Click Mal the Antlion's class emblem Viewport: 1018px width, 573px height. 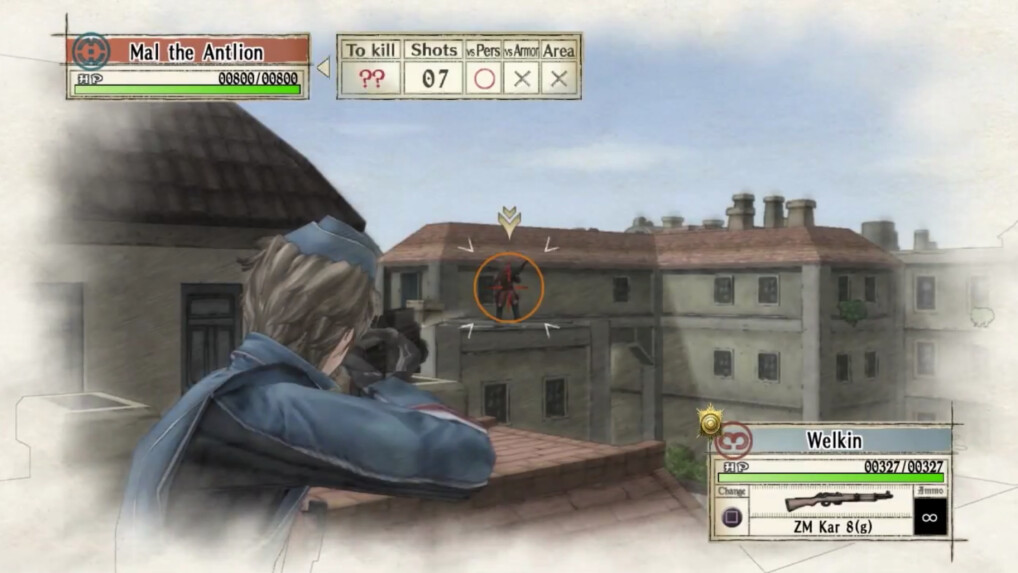[x=91, y=51]
